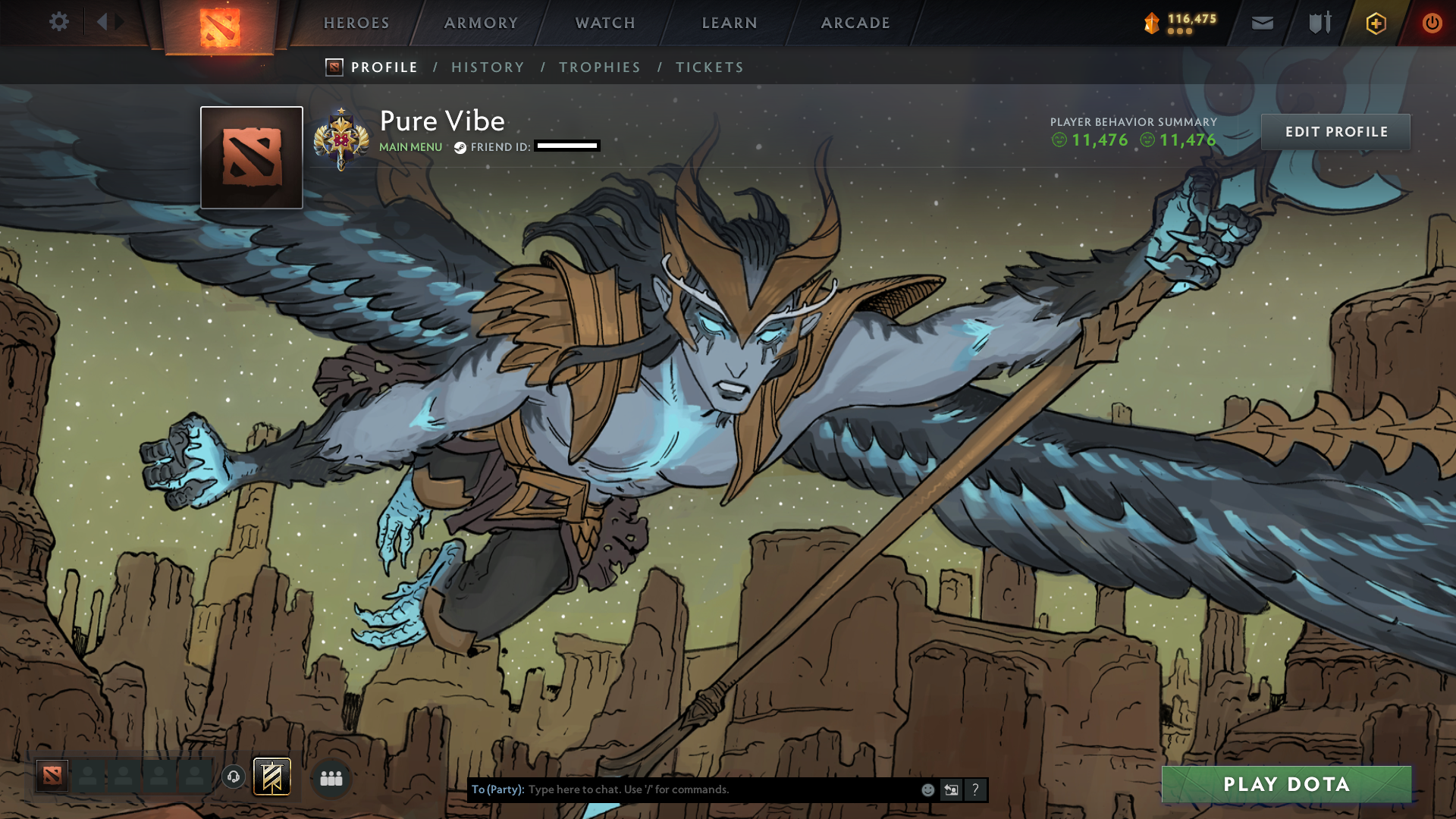Switch to the TROPHIES tab

tap(599, 67)
